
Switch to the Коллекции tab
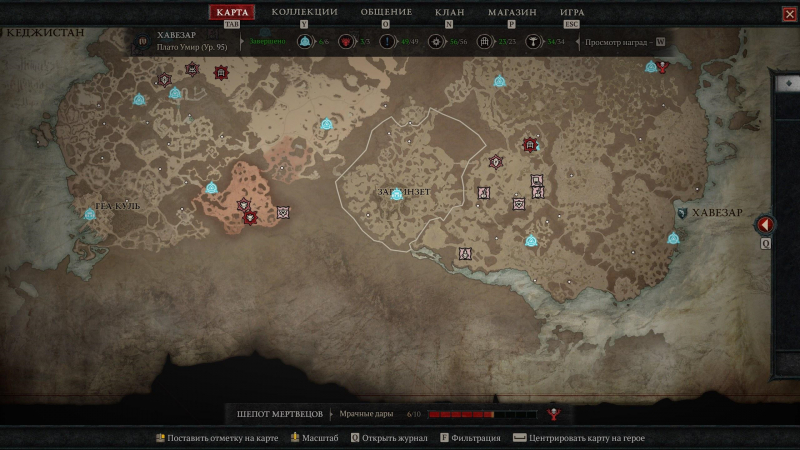pos(304,12)
